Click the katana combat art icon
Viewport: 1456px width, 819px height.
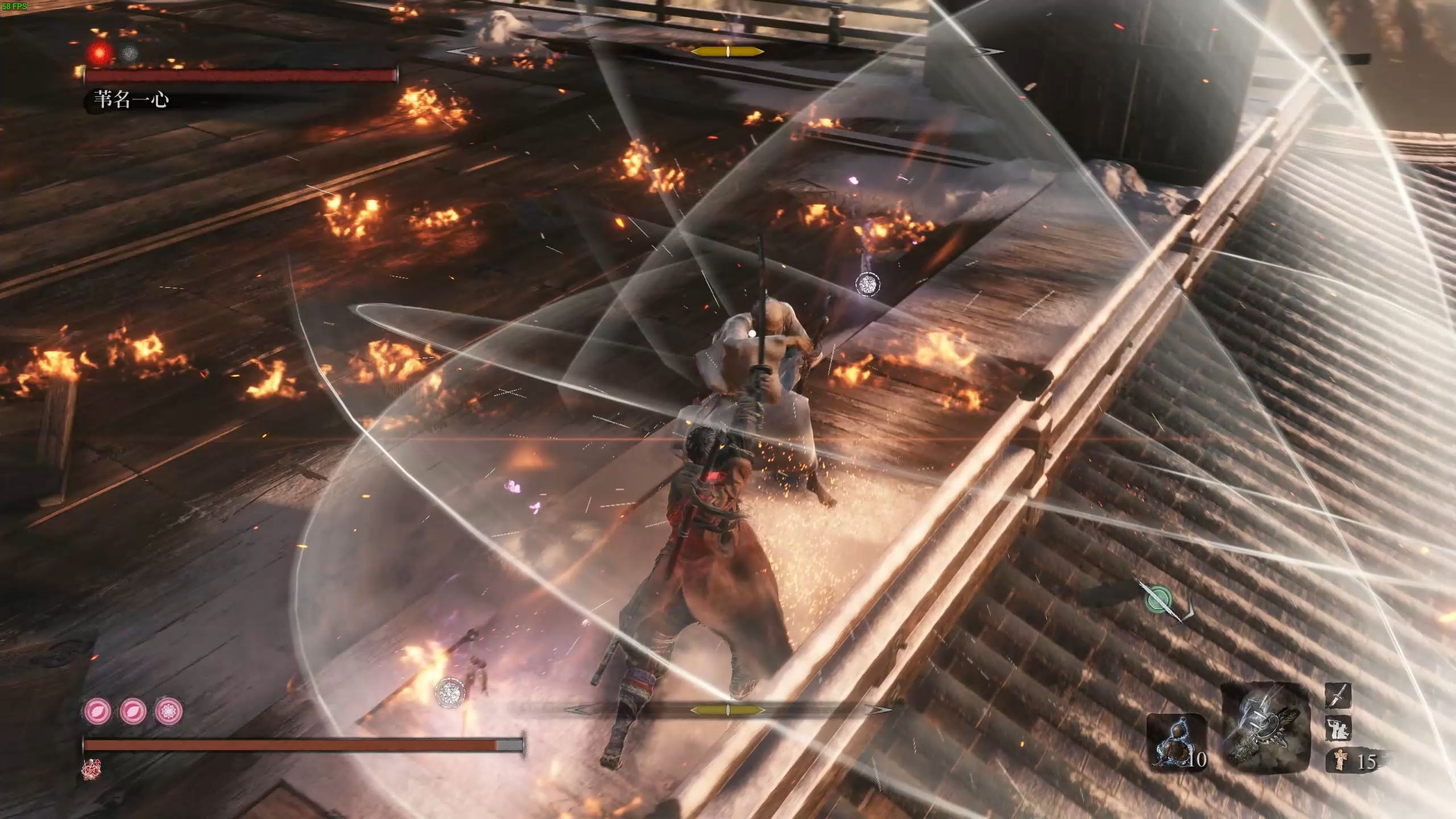1338,696
